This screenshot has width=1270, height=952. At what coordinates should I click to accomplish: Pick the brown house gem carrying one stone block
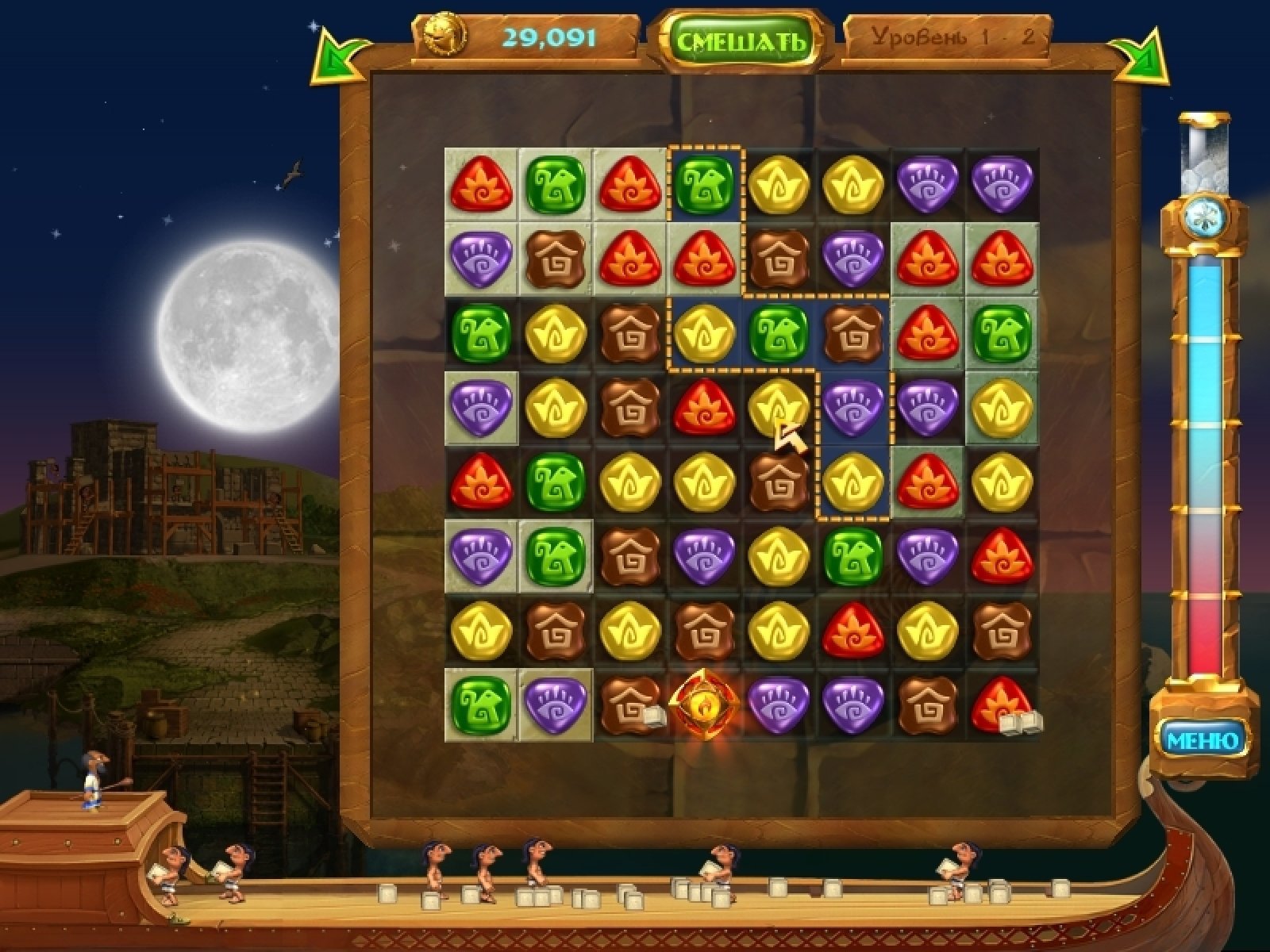[x=629, y=703]
